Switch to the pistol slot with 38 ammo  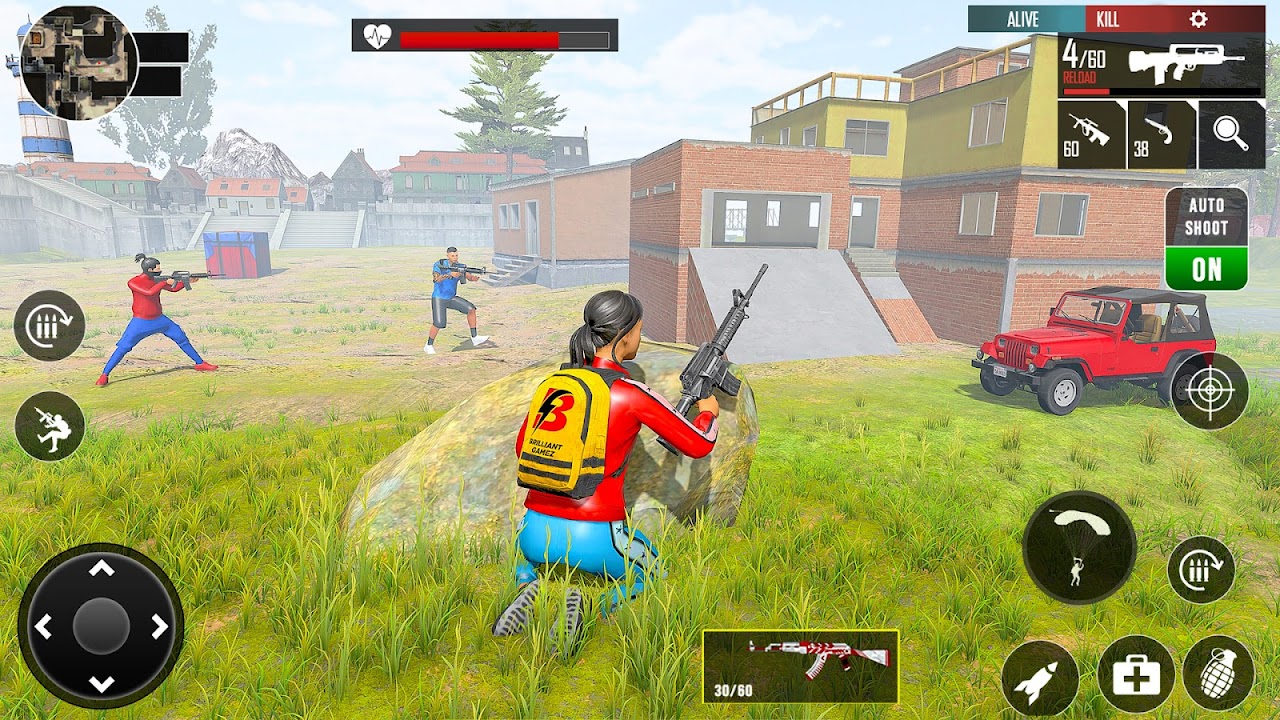(x=1161, y=134)
